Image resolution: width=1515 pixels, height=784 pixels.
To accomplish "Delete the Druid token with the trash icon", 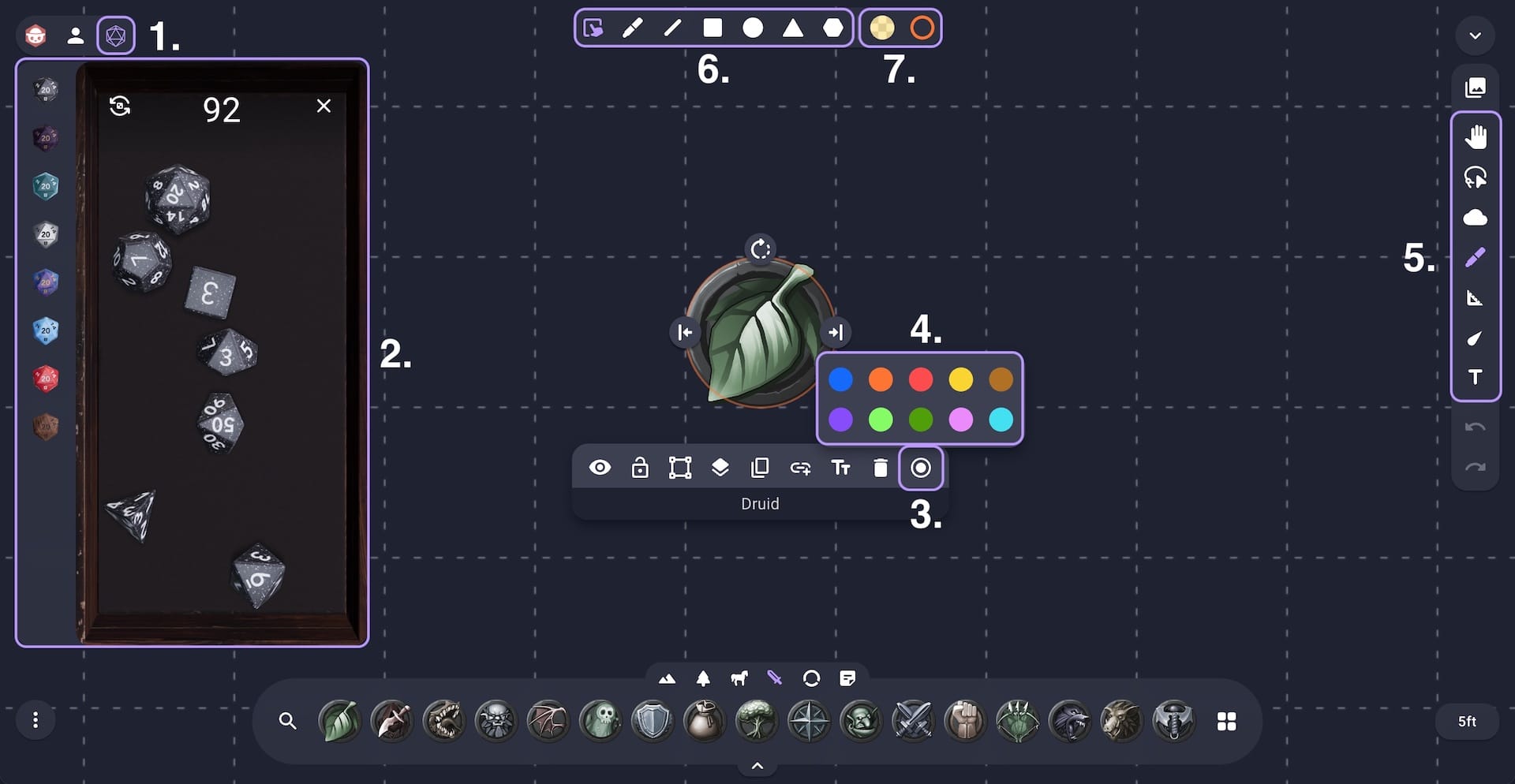I will tap(882, 467).
